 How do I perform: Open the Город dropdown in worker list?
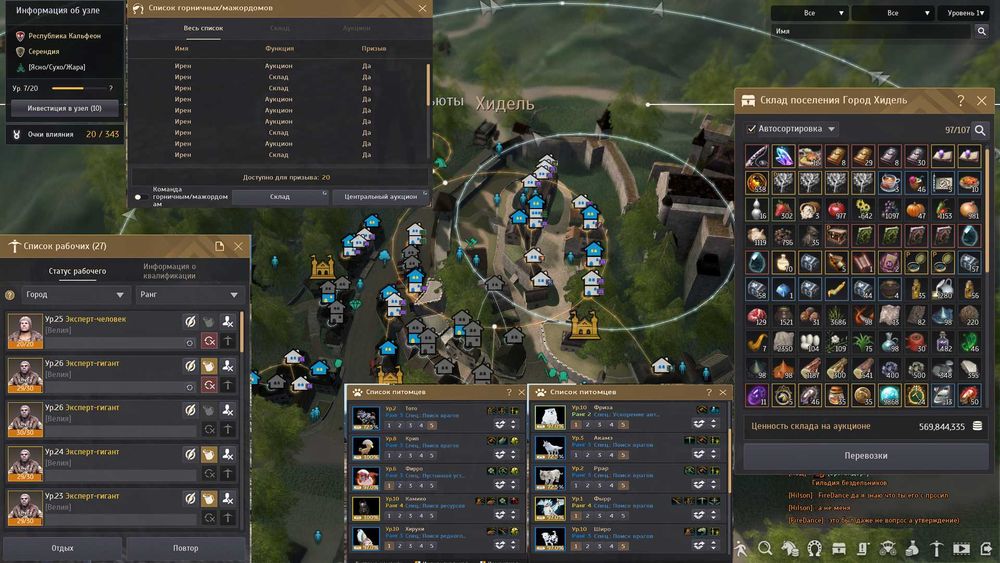pos(76,295)
